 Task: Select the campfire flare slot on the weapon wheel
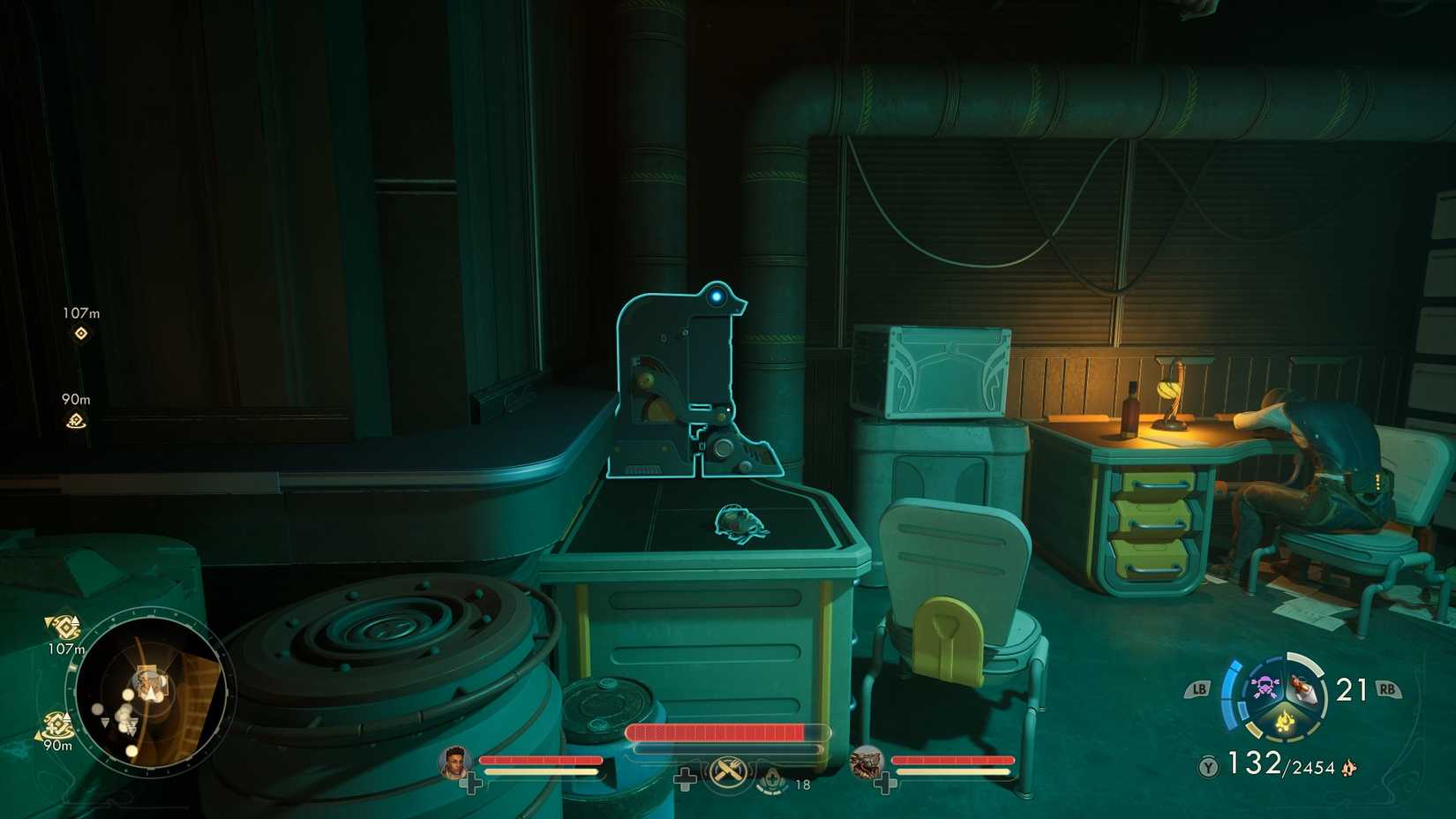1284,720
